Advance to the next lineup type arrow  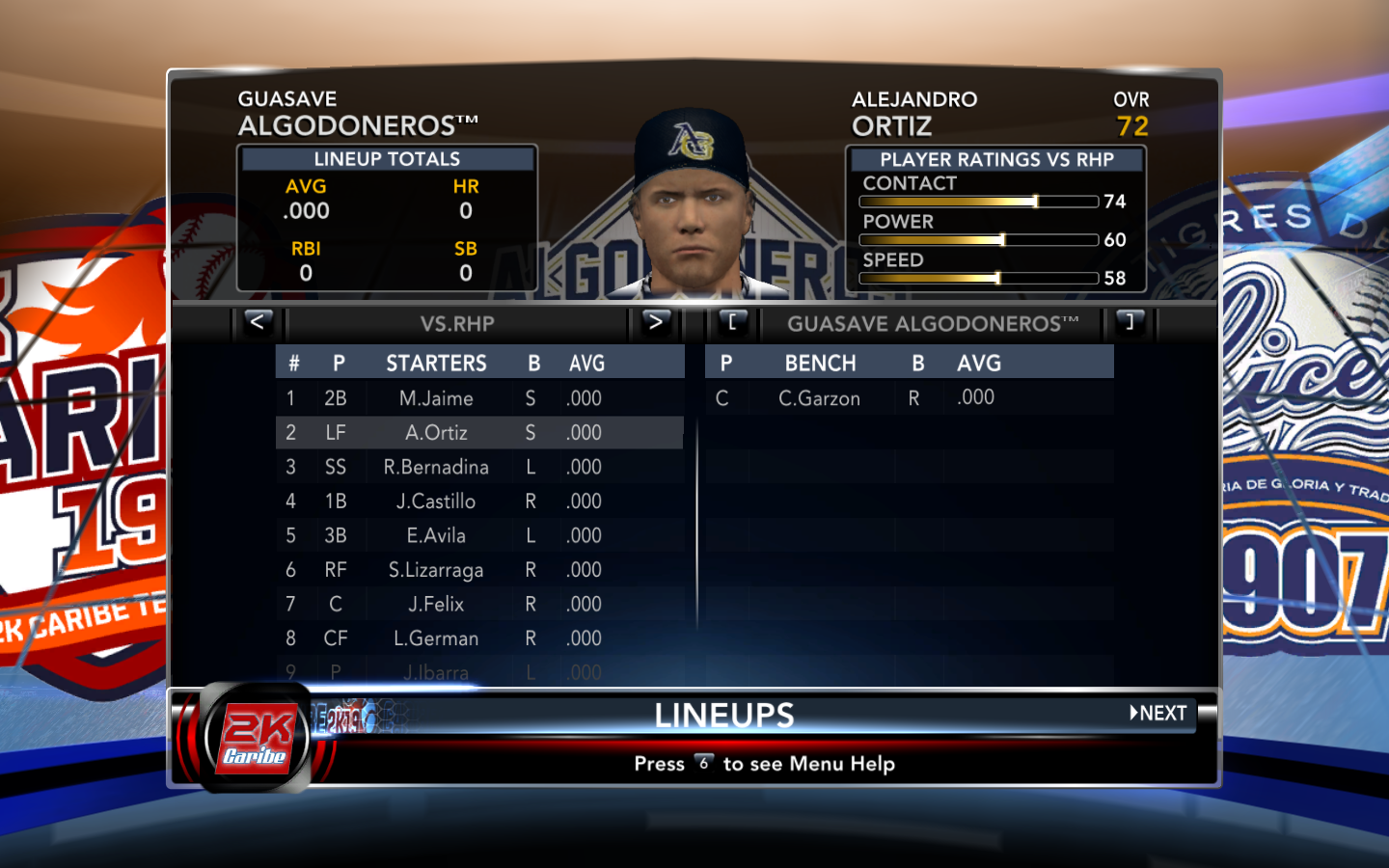656,322
